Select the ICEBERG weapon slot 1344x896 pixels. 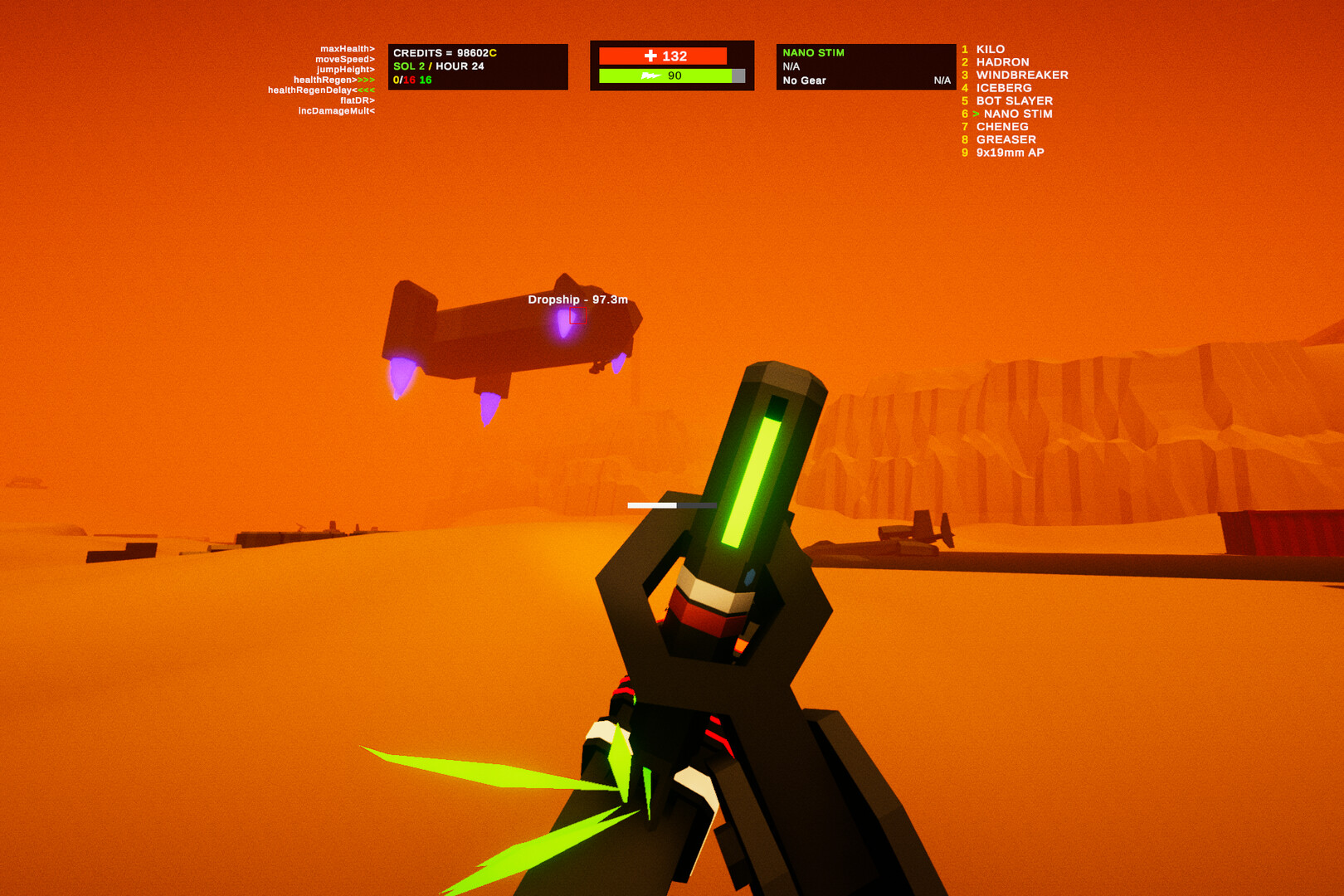click(x=1004, y=87)
